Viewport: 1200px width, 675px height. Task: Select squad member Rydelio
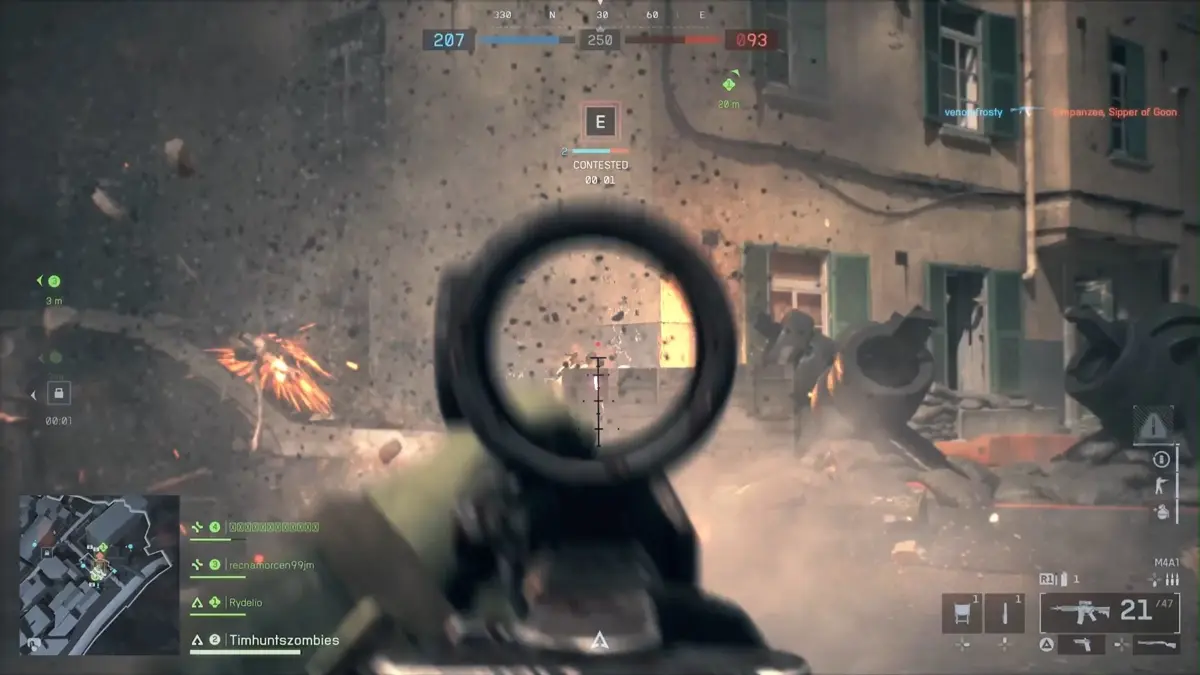tap(245, 603)
